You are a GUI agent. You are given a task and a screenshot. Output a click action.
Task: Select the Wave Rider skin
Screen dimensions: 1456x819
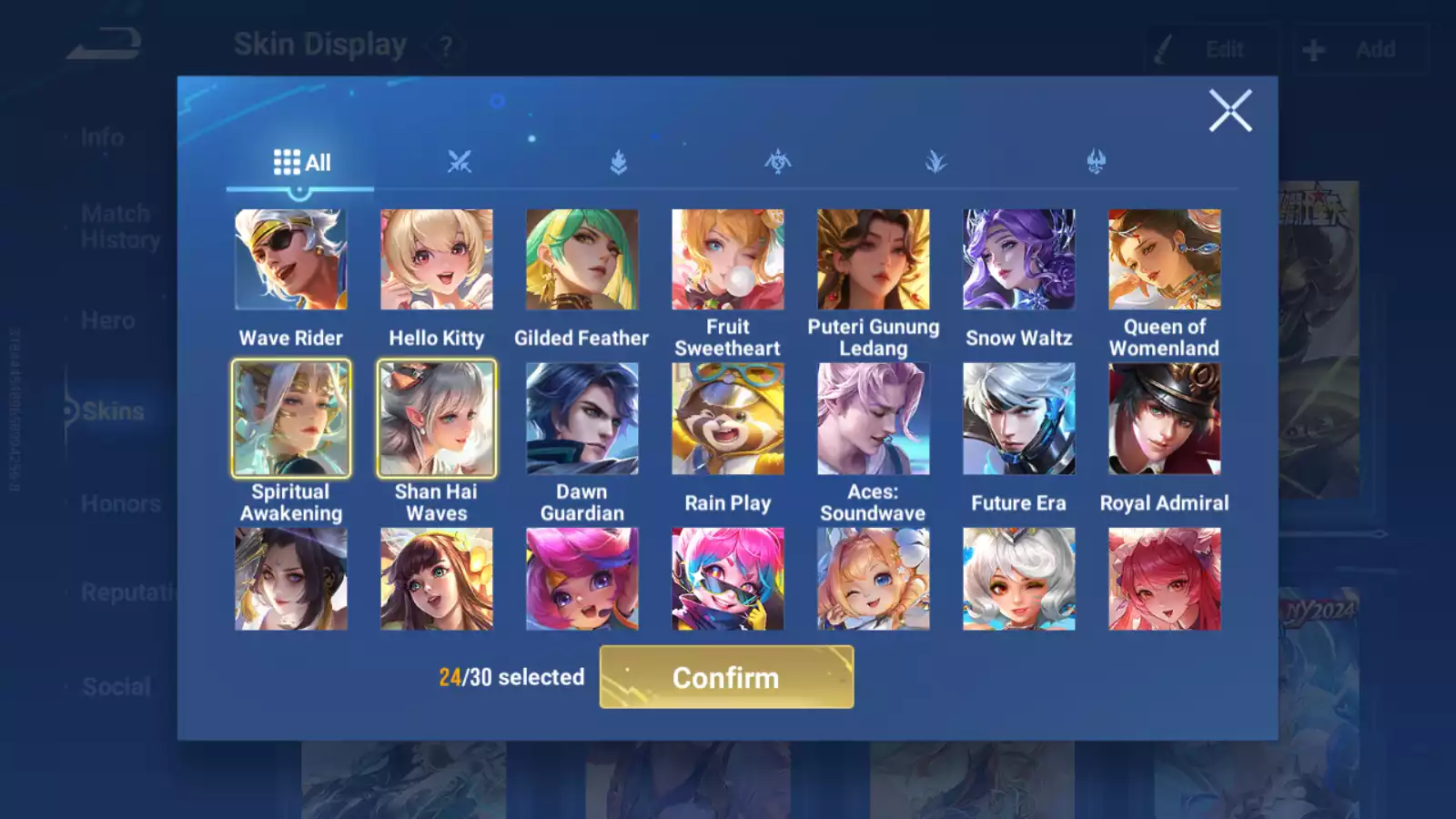[291, 260]
